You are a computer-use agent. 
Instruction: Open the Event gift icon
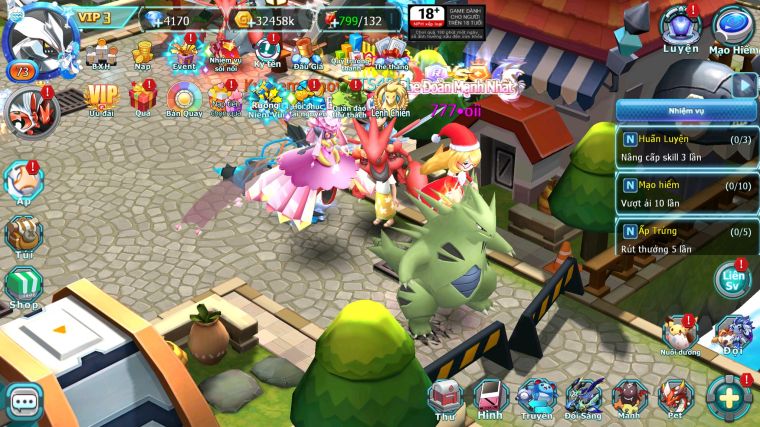point(184,52)
